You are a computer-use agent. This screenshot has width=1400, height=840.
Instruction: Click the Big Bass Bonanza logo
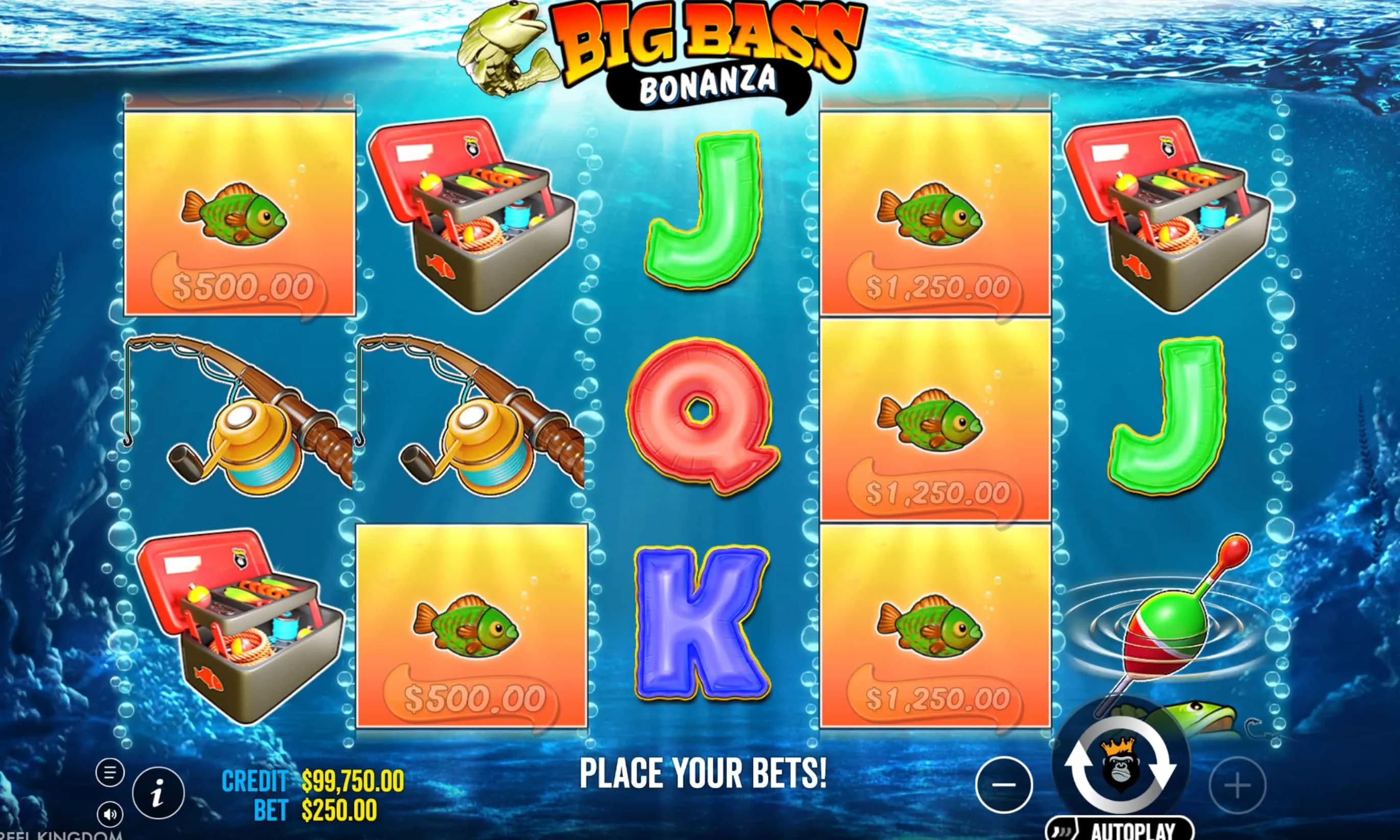700,48
